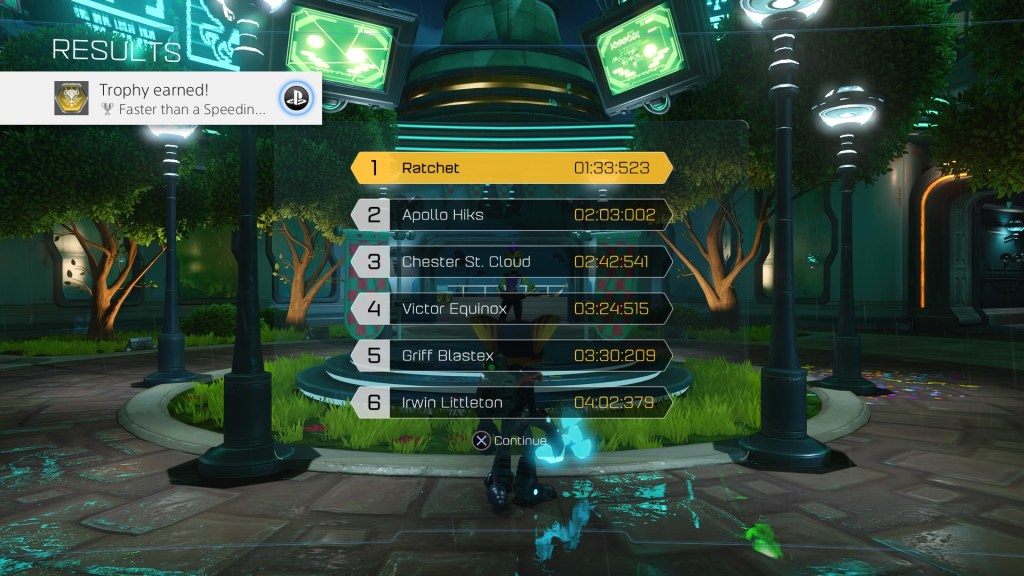
Task: Choose the Apollo Hiks leaderboard row
Action: tap(512, 215)
